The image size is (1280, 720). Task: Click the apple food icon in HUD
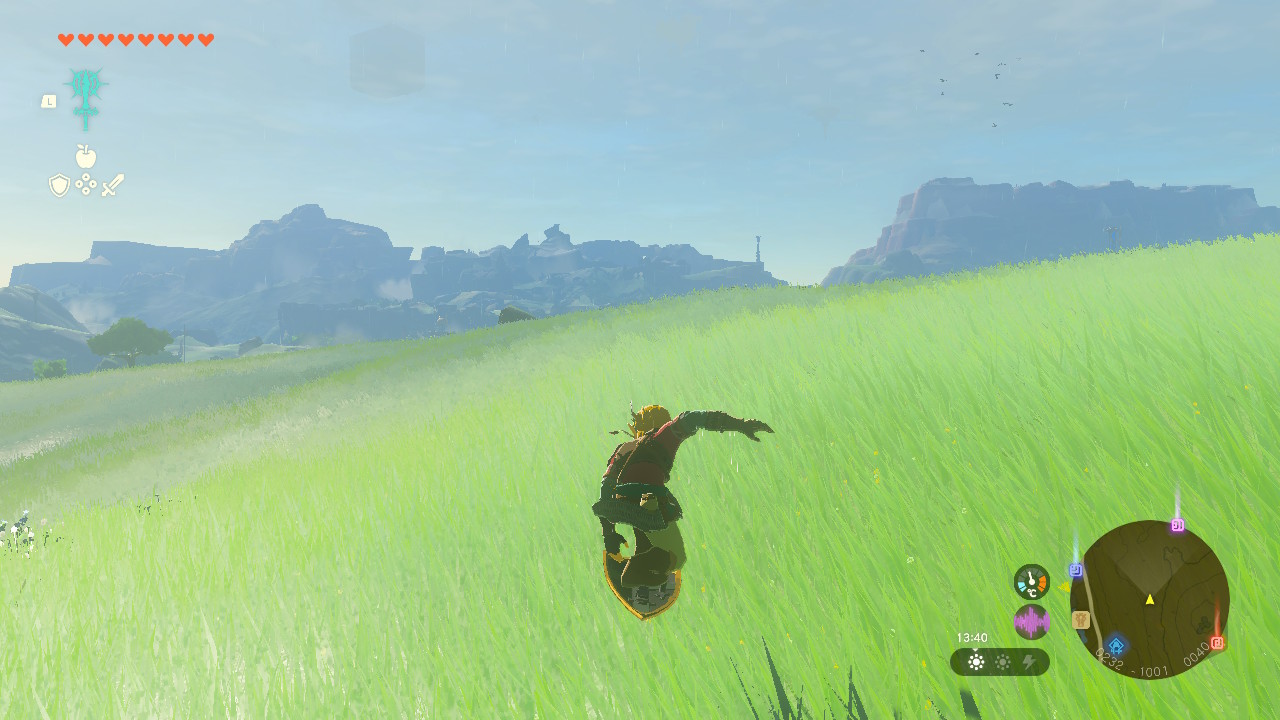click(x=86, y=157)
